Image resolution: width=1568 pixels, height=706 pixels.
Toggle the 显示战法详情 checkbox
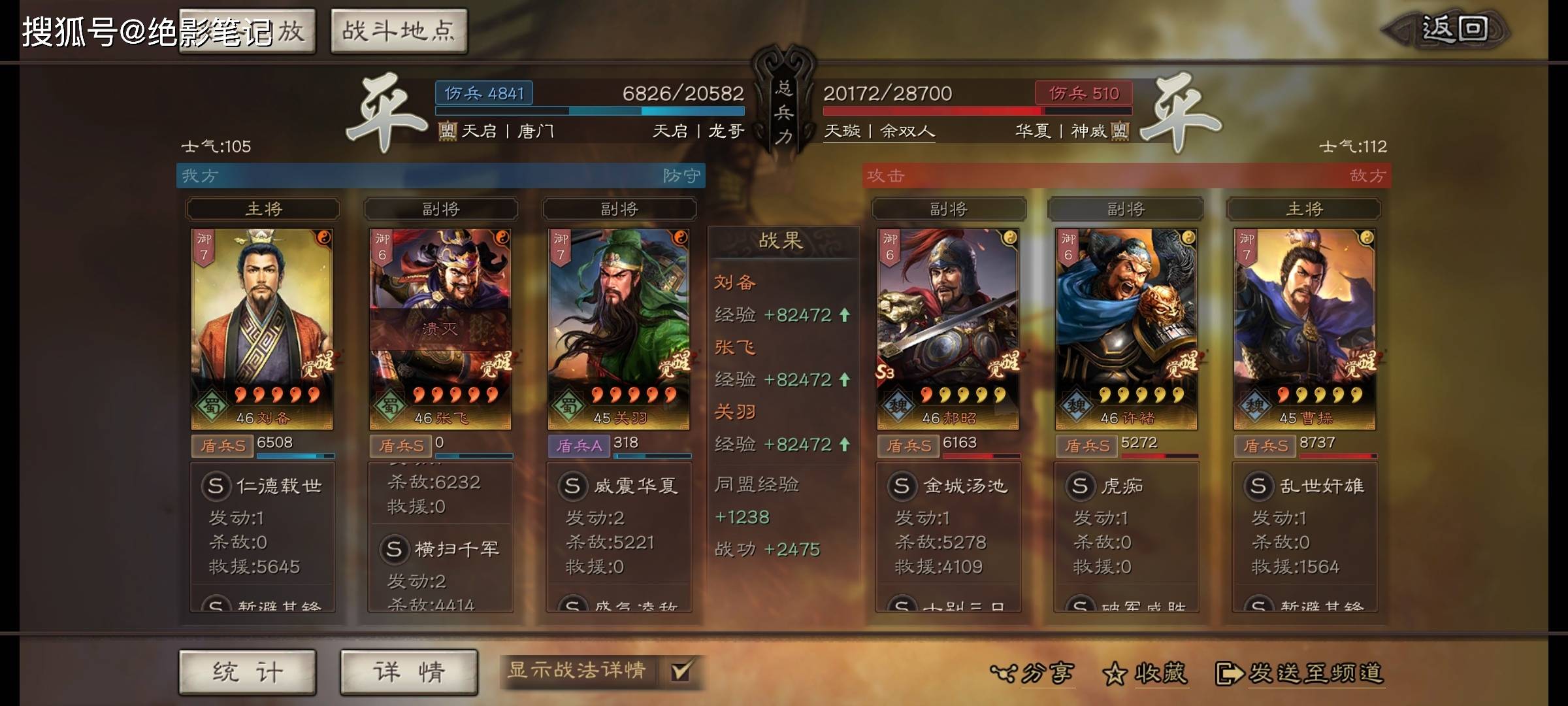pos(680,671)
